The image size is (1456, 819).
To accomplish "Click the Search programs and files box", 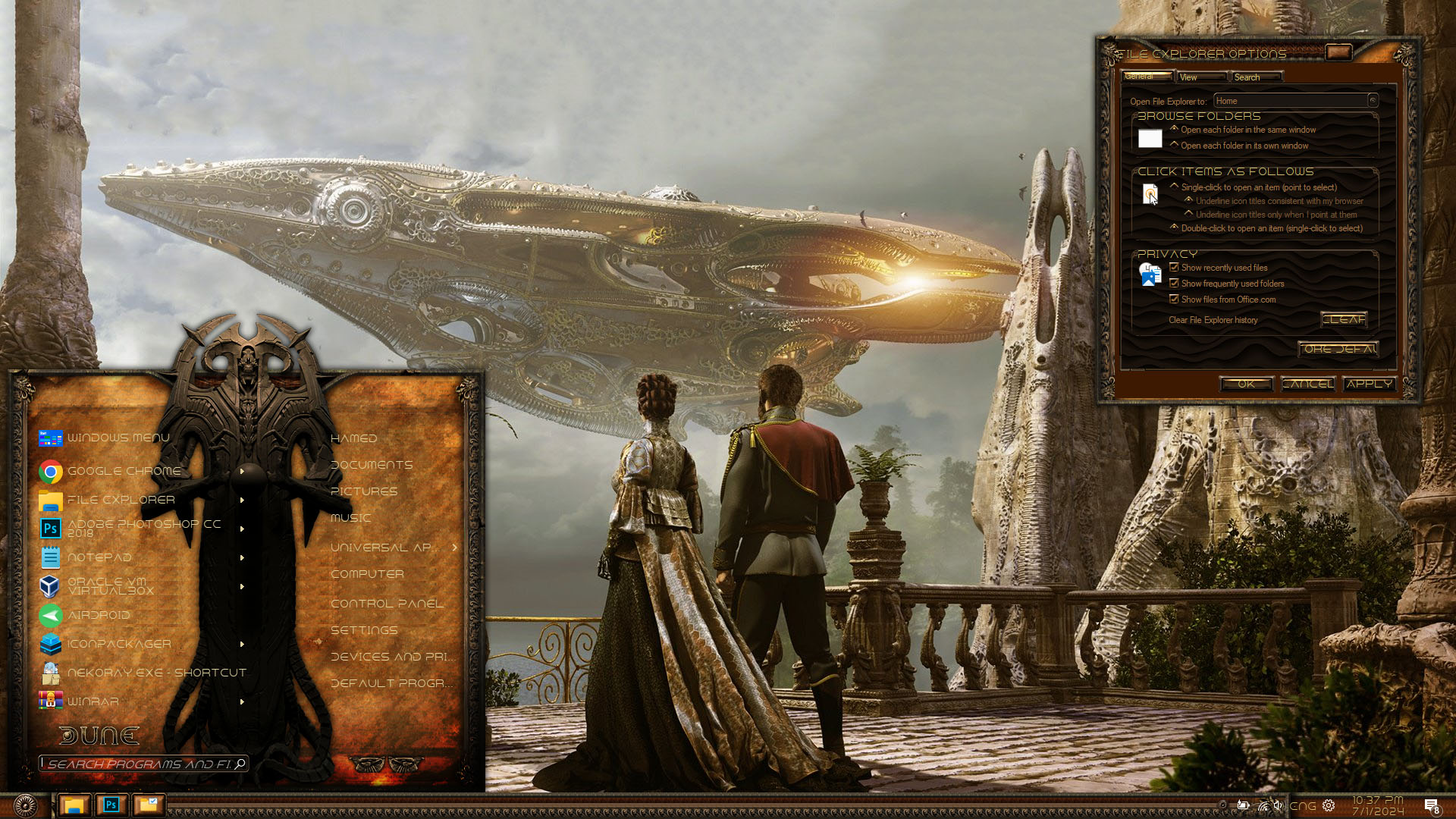I will (139, 764).
